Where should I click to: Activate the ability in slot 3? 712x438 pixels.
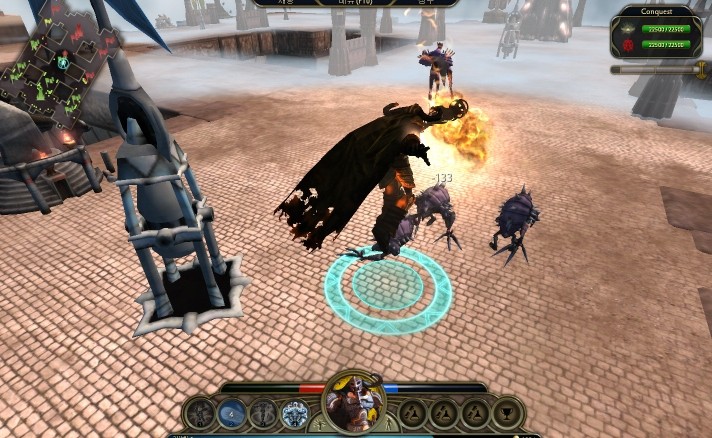[x=263, y=413]
